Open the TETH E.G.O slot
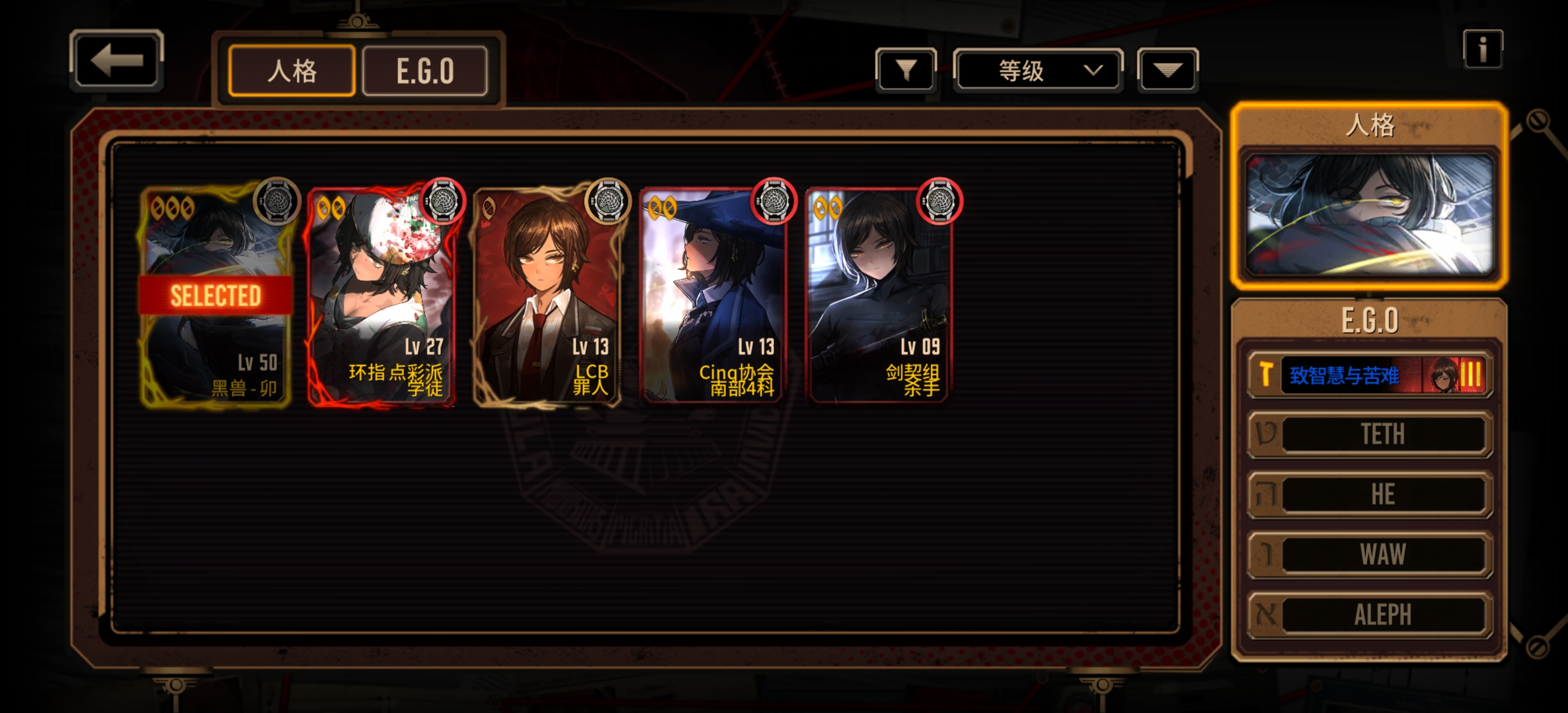Image resolution: width=1568 pixels, height=713 pixels. [x=1369, y=434]
